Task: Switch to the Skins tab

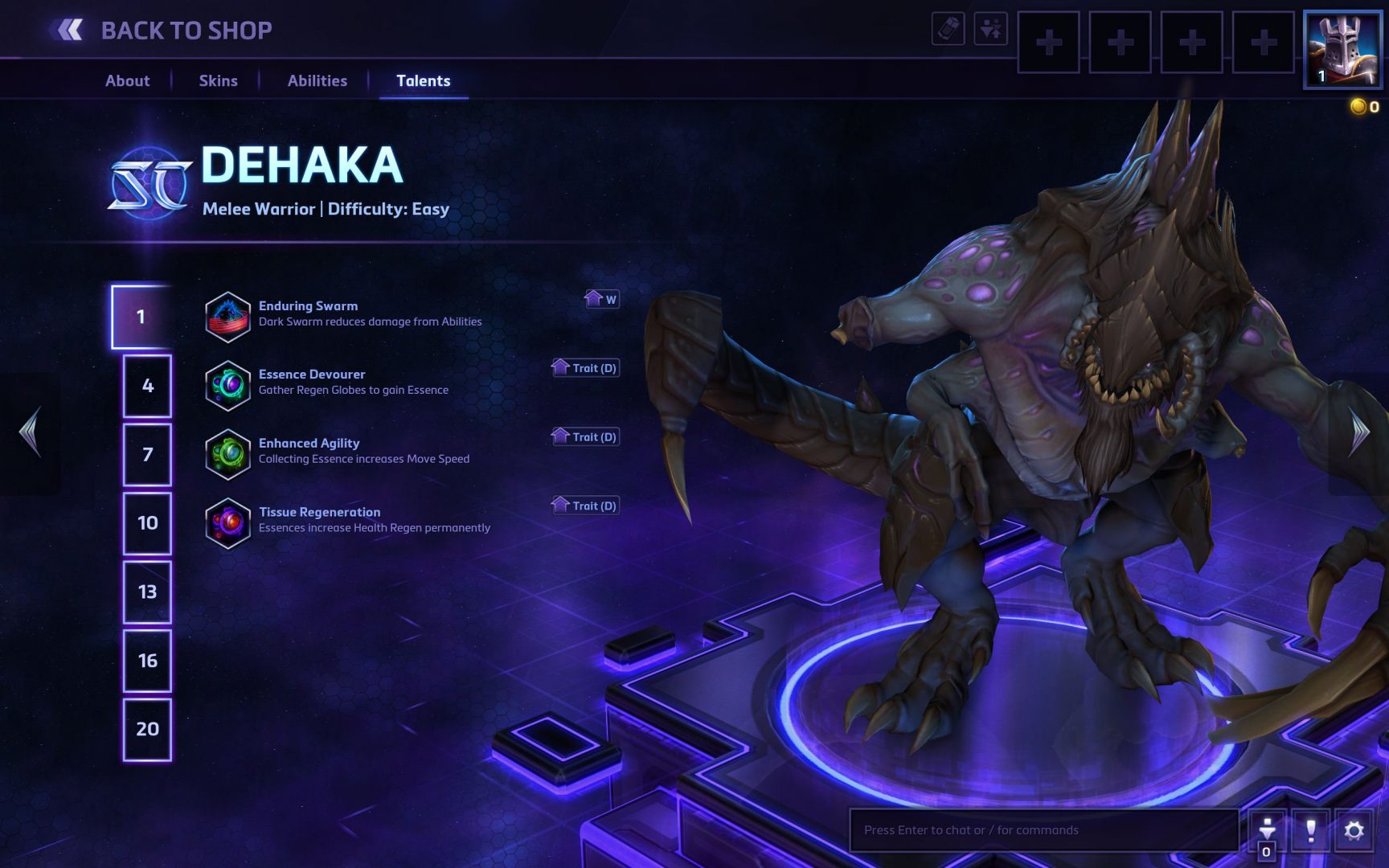Action: click(218, 80)
